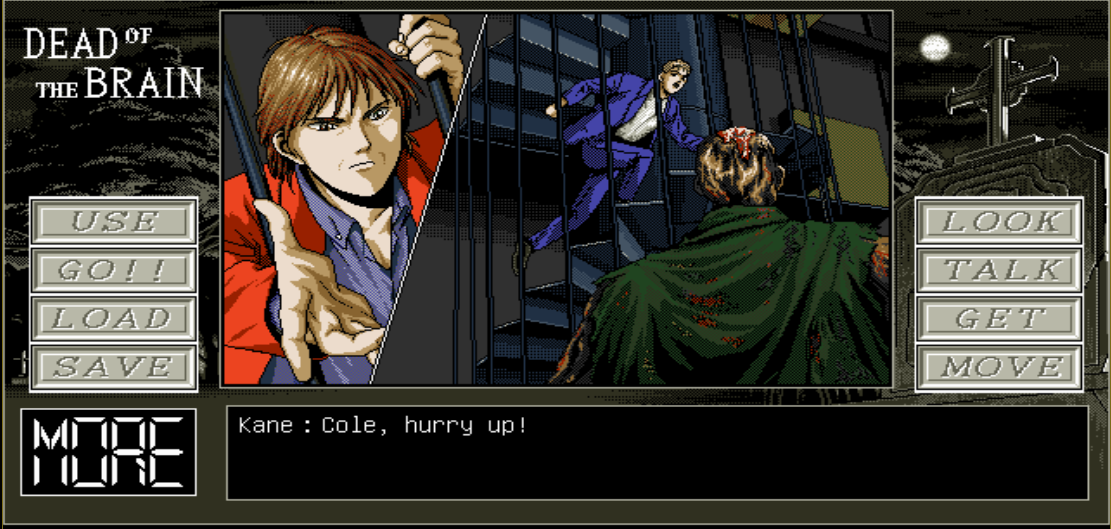
Task: Click the MOVE command button
Action: [x=999, y=367]
